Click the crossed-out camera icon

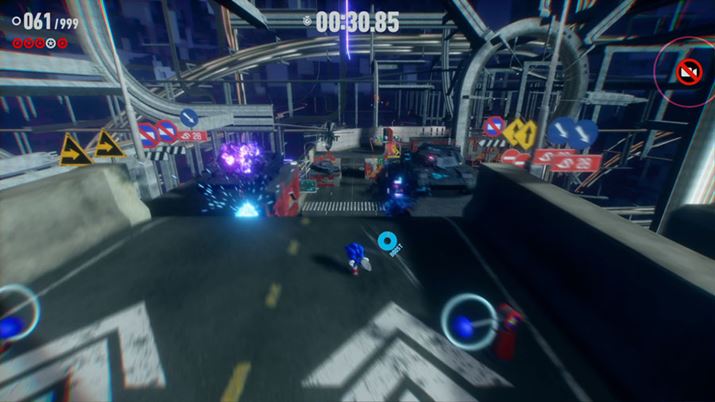[x=687, y=71]
